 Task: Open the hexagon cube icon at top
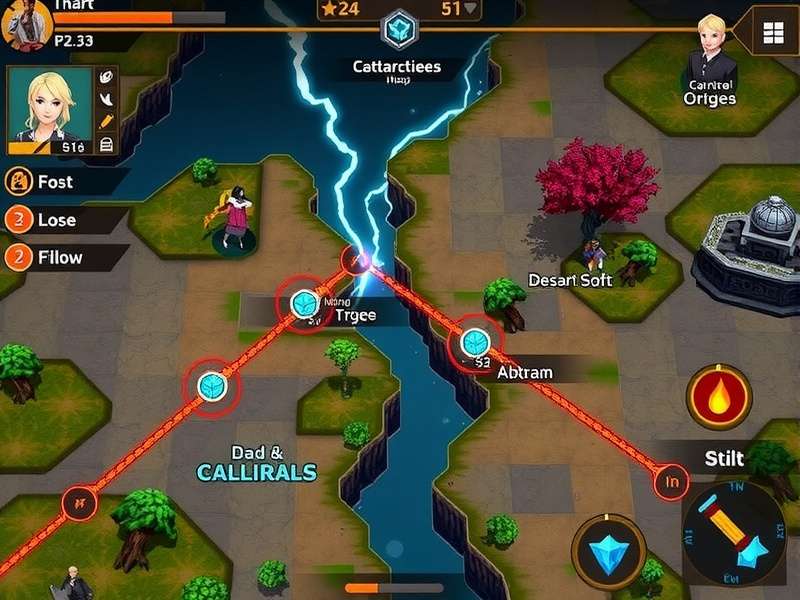[400, 28]
